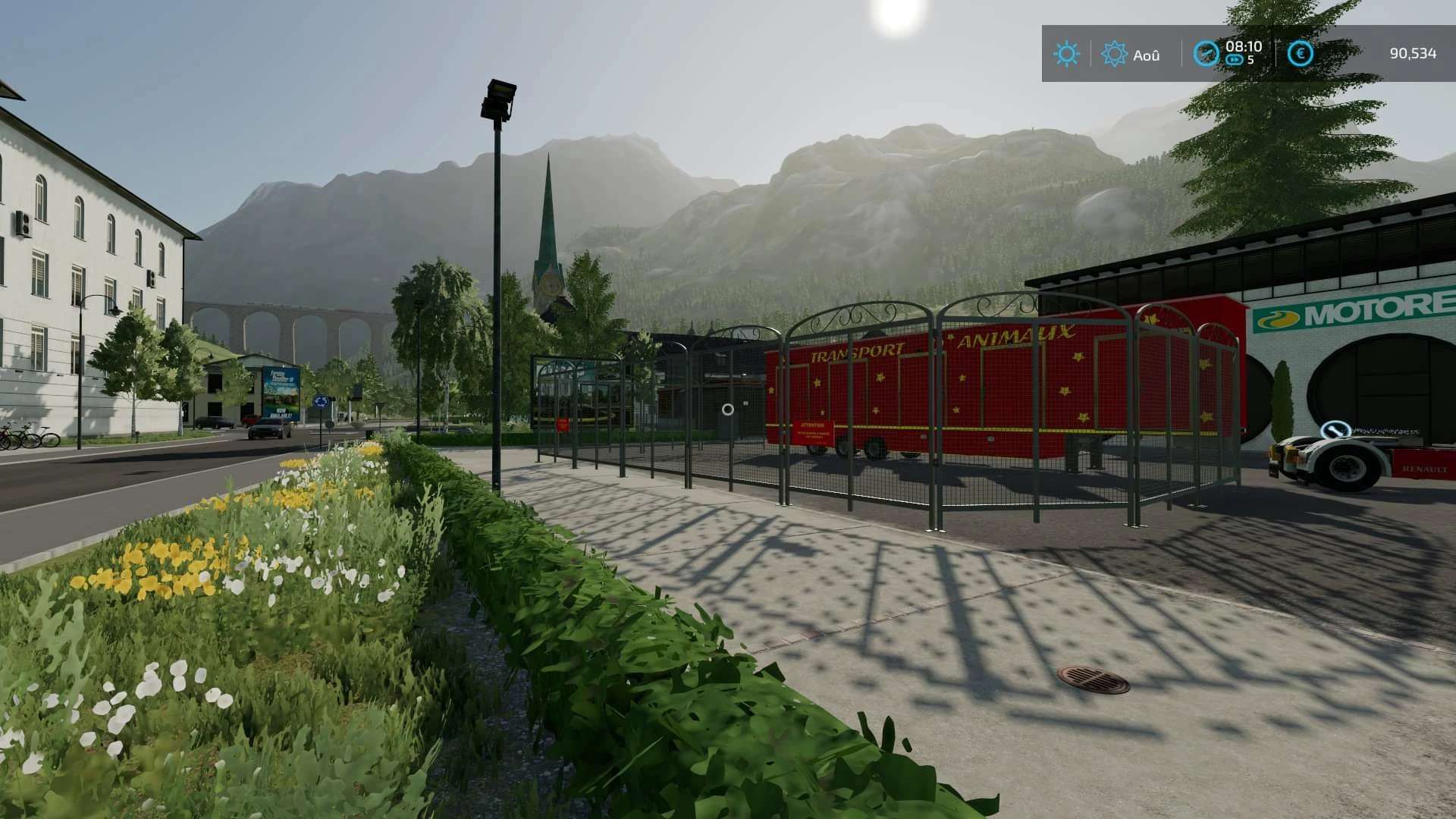
Task: Open finances via the euro coin icon
Action: 1301,54
